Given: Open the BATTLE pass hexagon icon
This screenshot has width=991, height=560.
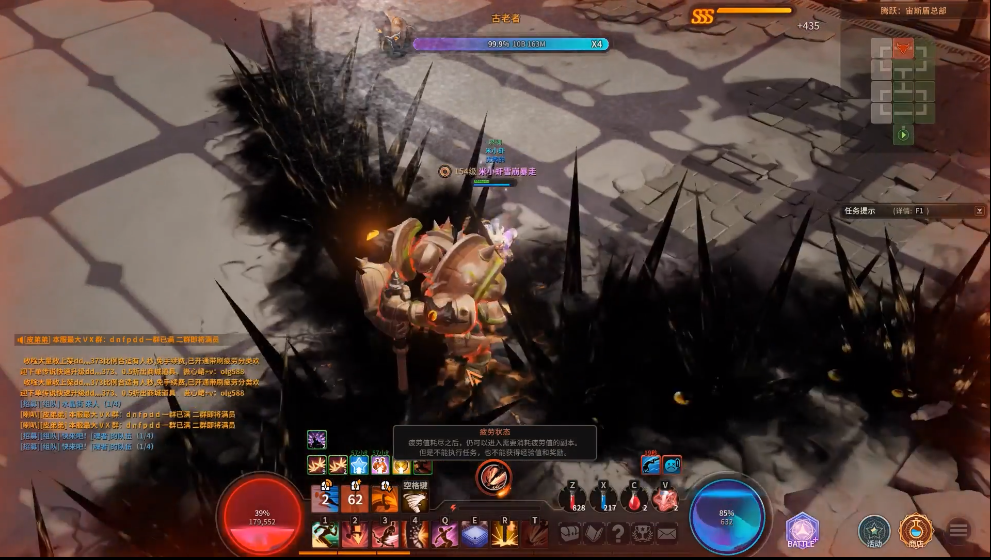Looking at the screenshot, I should (x=800, y=530).
